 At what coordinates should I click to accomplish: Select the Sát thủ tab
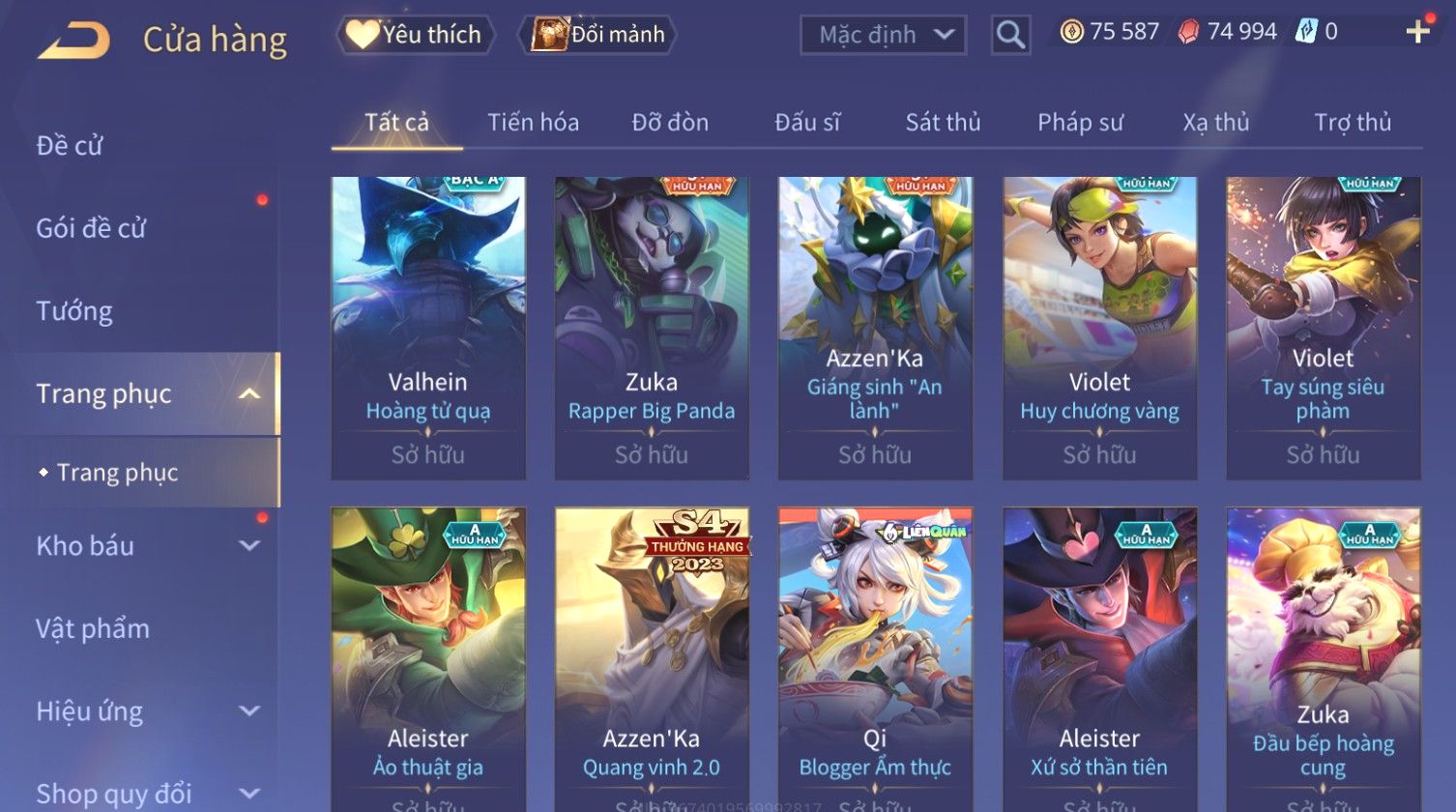(943, 123)
